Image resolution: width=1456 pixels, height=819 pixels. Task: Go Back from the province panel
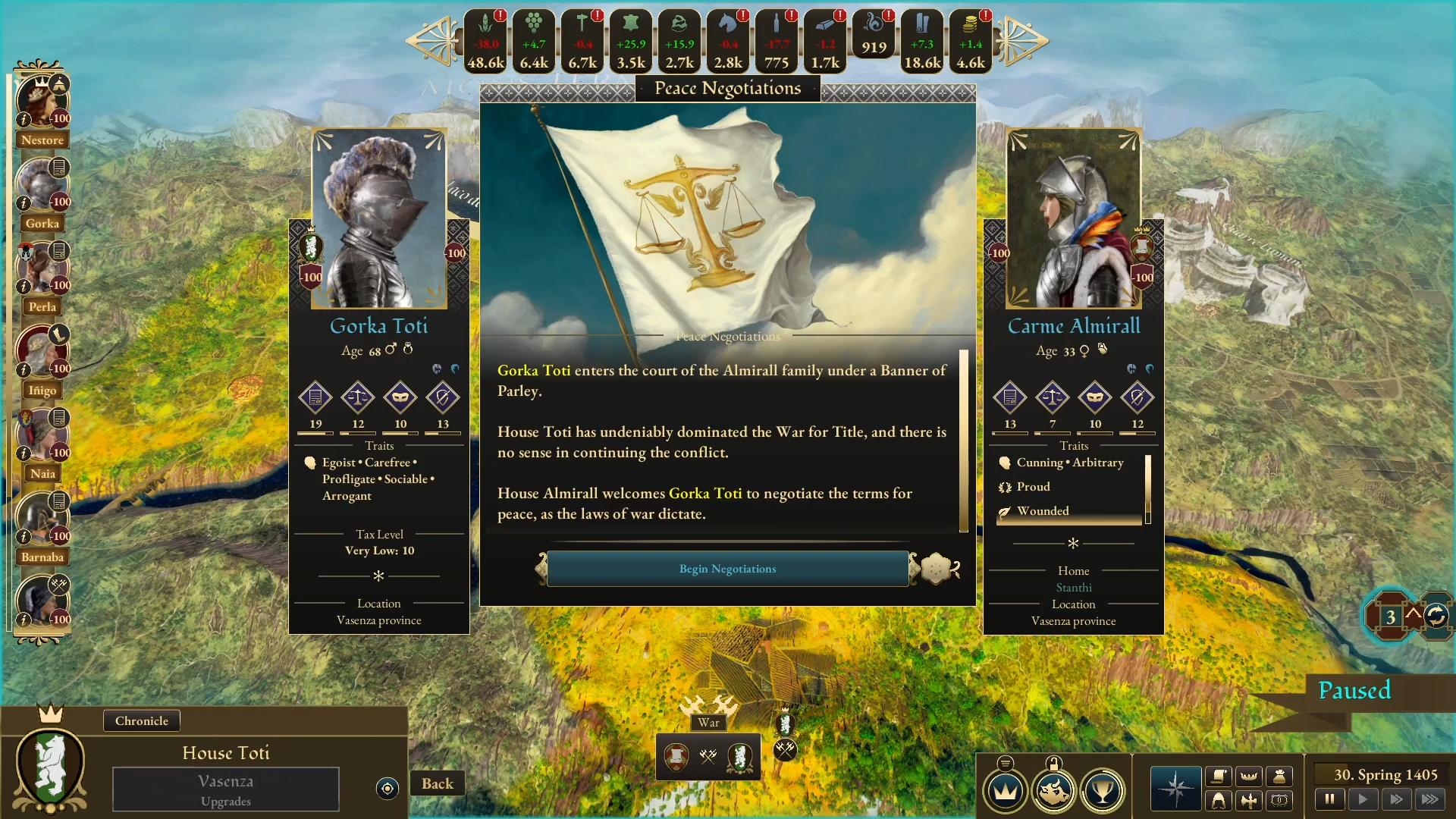point(438,783)
